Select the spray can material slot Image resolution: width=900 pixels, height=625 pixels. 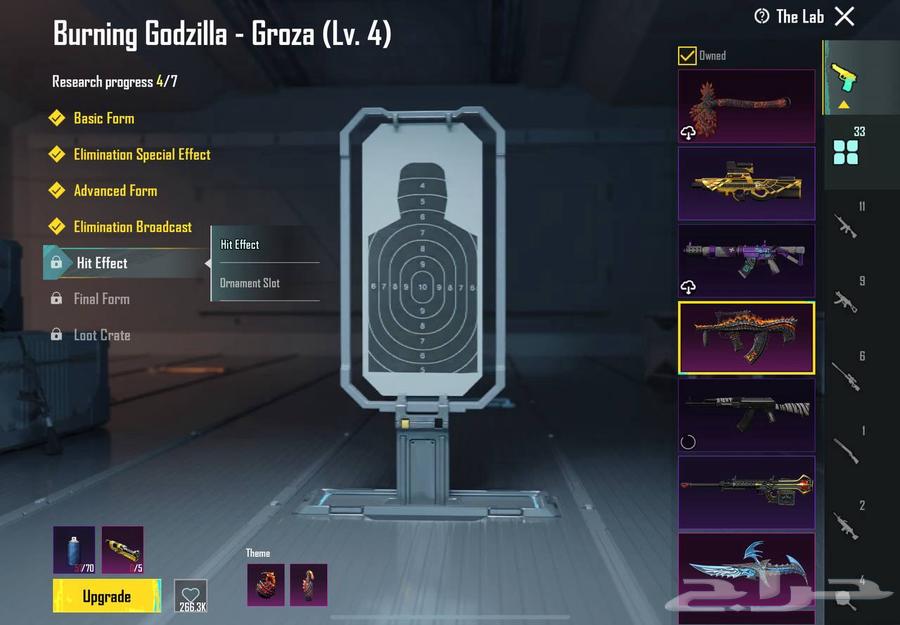point(74,550)
